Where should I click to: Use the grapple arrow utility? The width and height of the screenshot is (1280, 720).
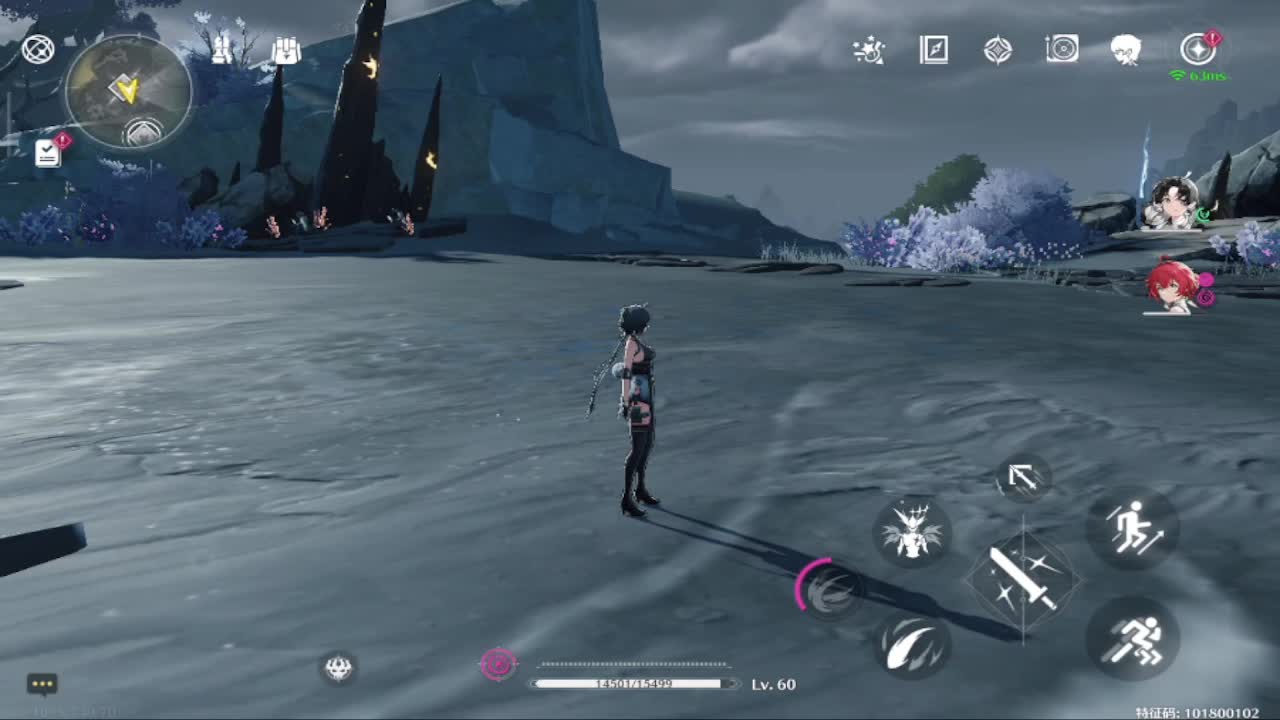(1022, 478)
